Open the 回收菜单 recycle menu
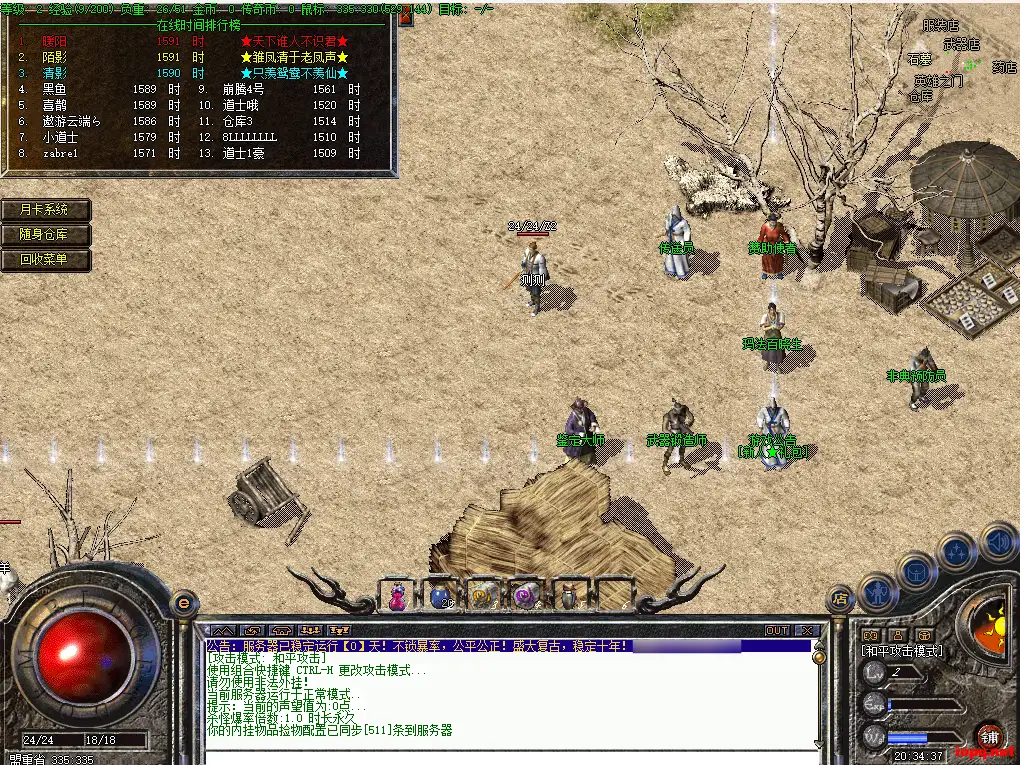1020x765 pixels. [45, 260]
